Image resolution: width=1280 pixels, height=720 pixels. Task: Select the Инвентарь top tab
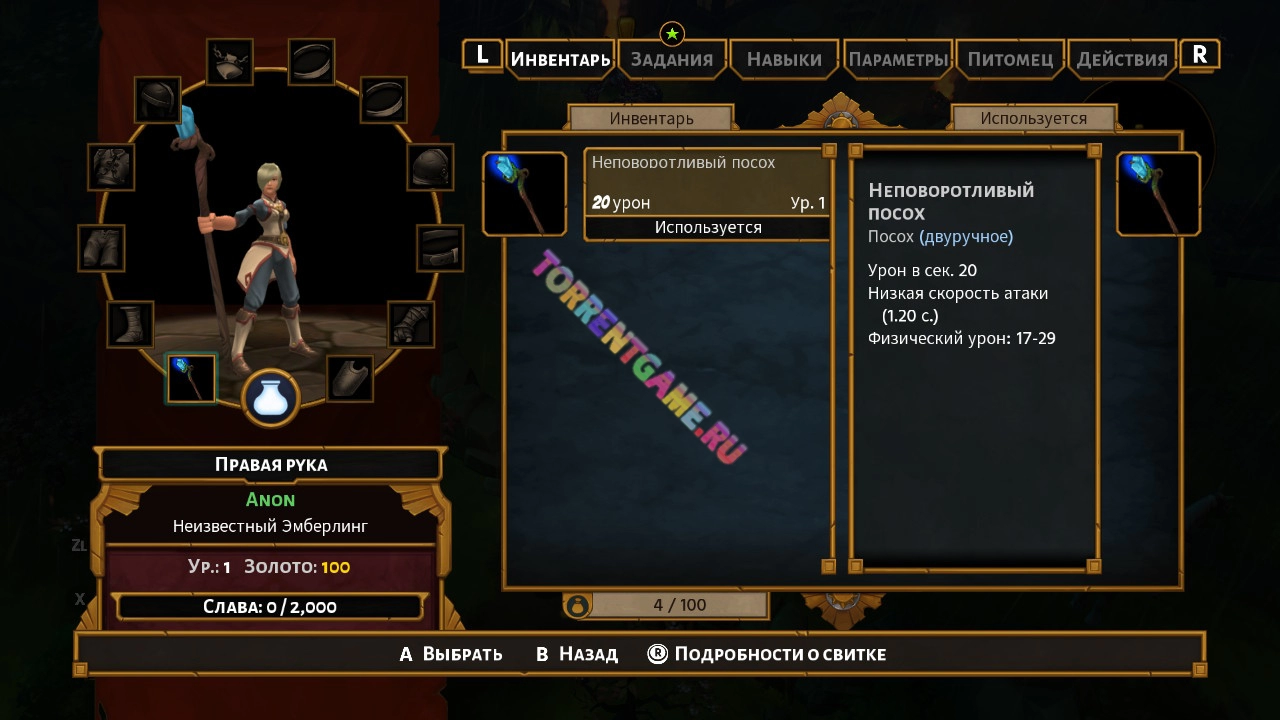point(560,59)
